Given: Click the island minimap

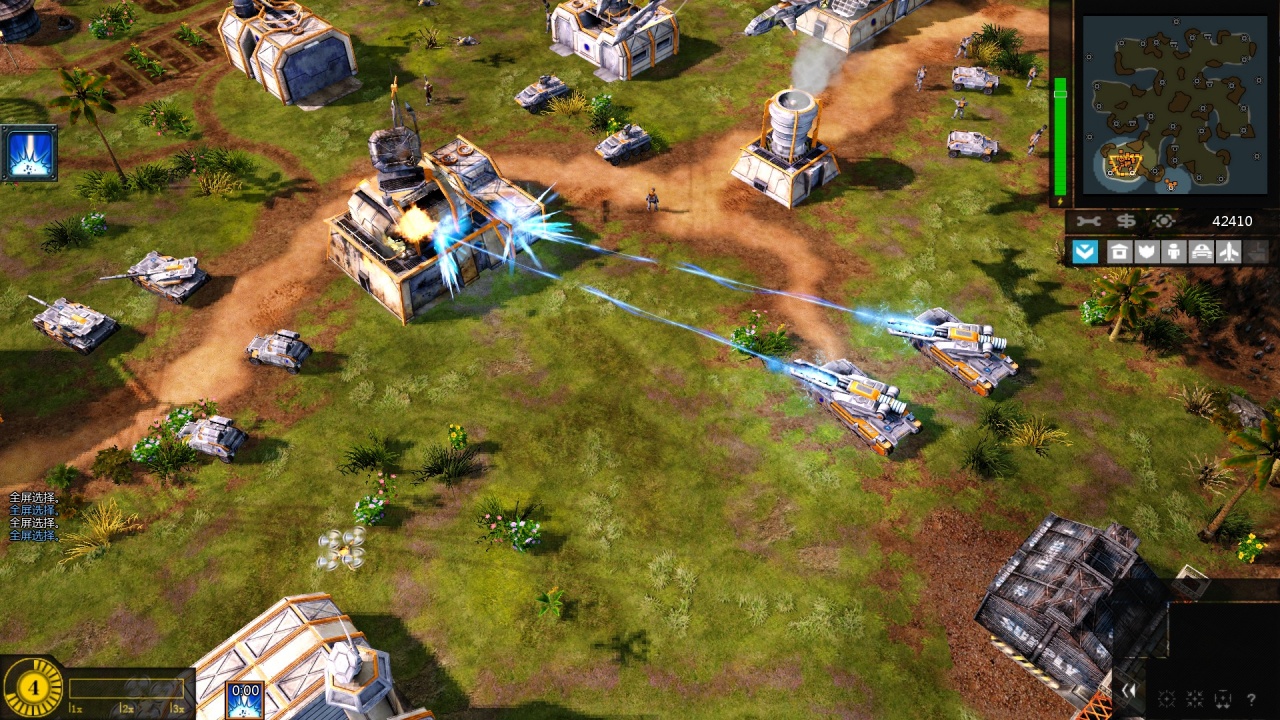Looking at the screenshot, I should [x=1166, y=103].
